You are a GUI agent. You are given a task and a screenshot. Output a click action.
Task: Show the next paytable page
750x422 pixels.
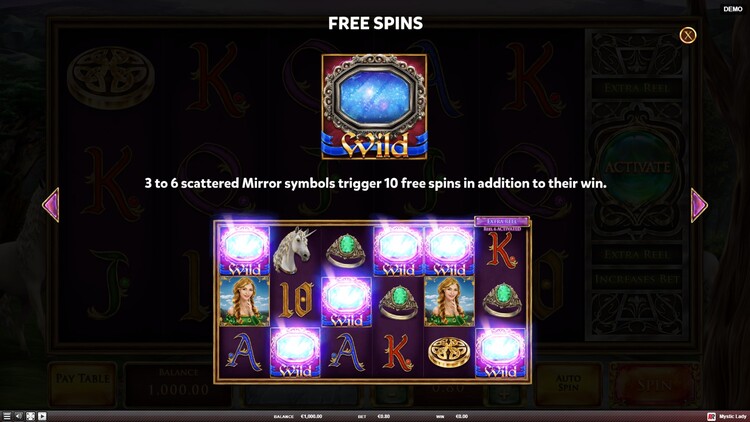point(699,205)
